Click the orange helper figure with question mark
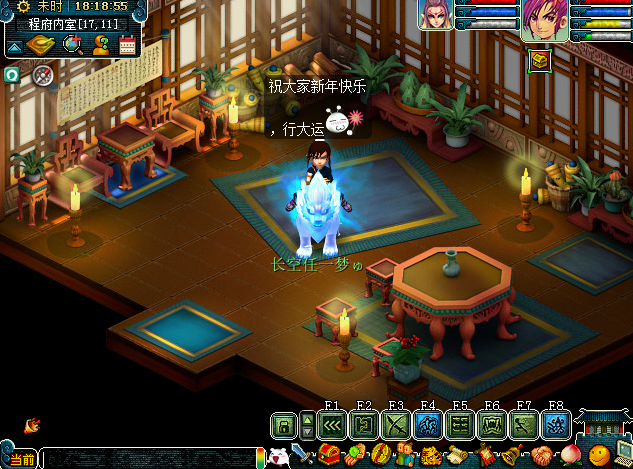Viewport: 633px width, 469px height. (101, 44)
